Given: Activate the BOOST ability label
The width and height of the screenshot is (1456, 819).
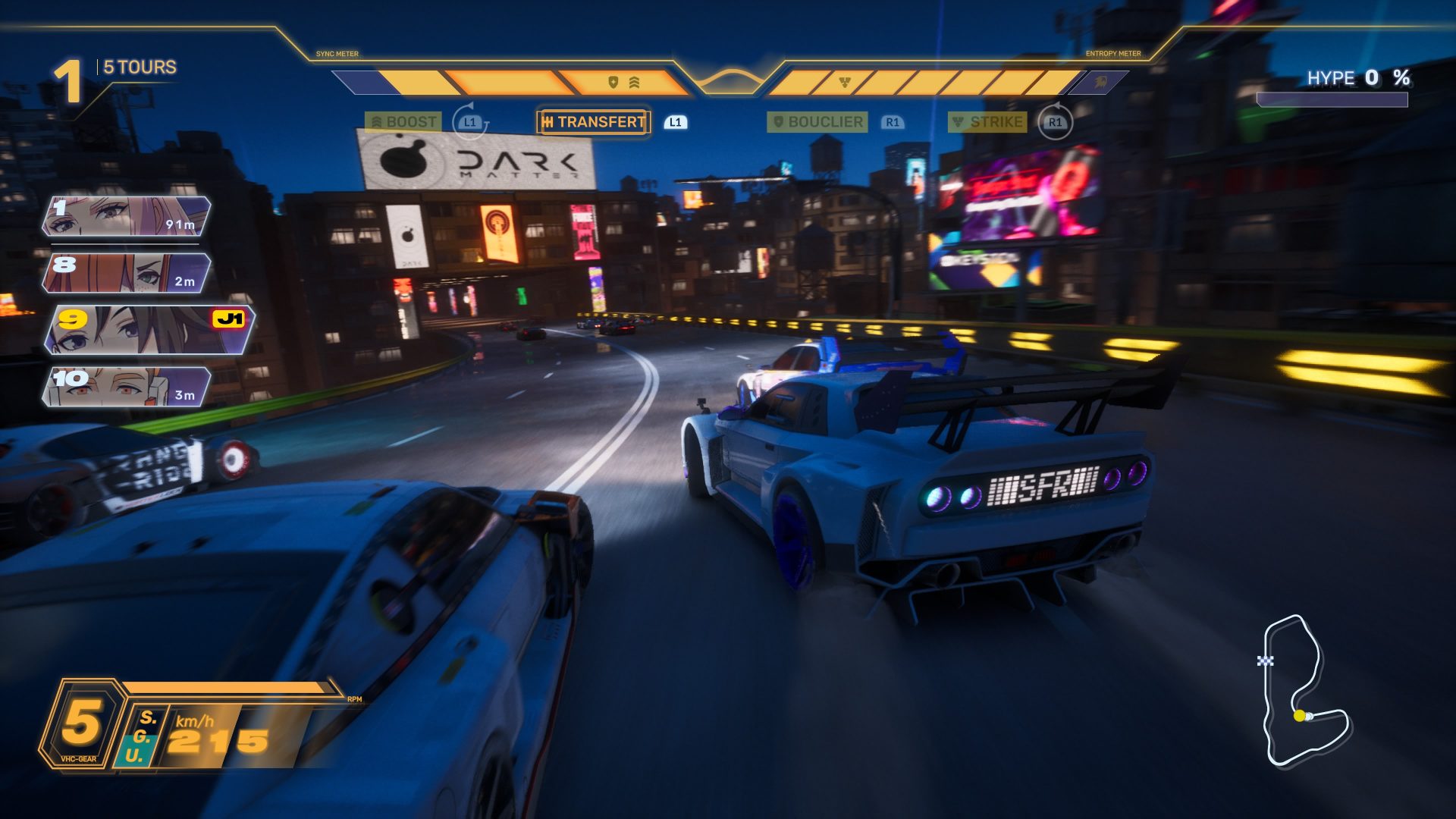Looking at the screenshot, I should (403, 122).
